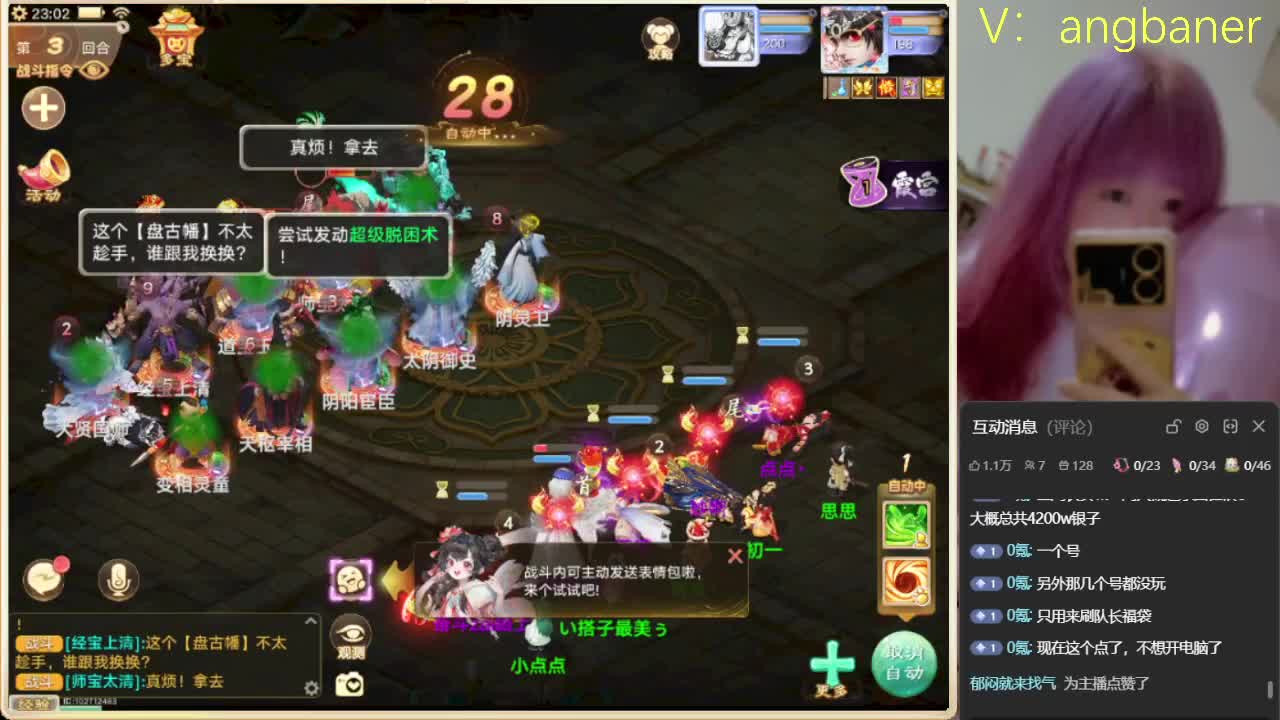Viewport: 1280px width, 720px height.
Task: Close the 表情包 tip popup with the X
Action: [738, 556]
